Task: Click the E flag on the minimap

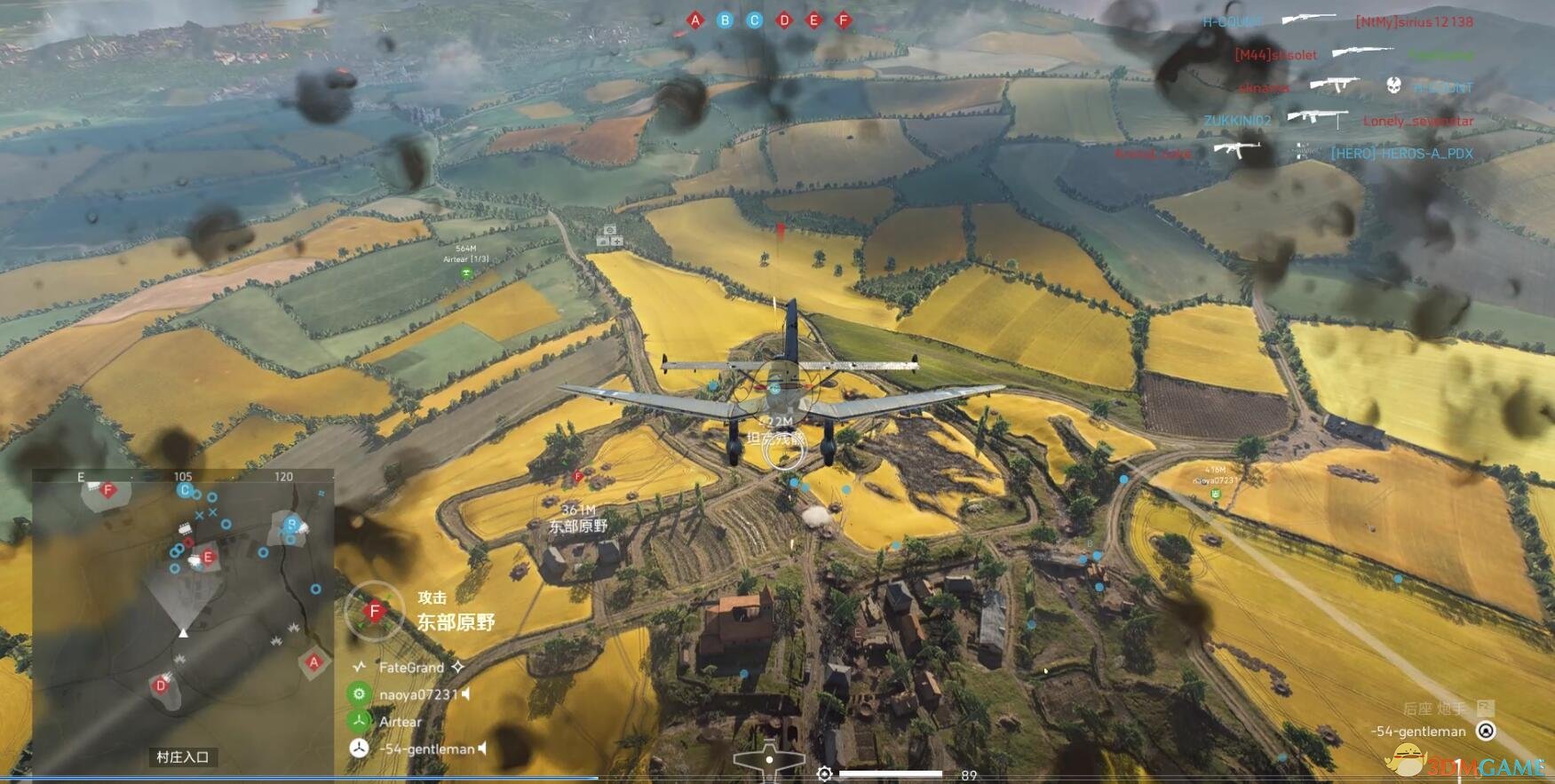Action: coord(208,558)
